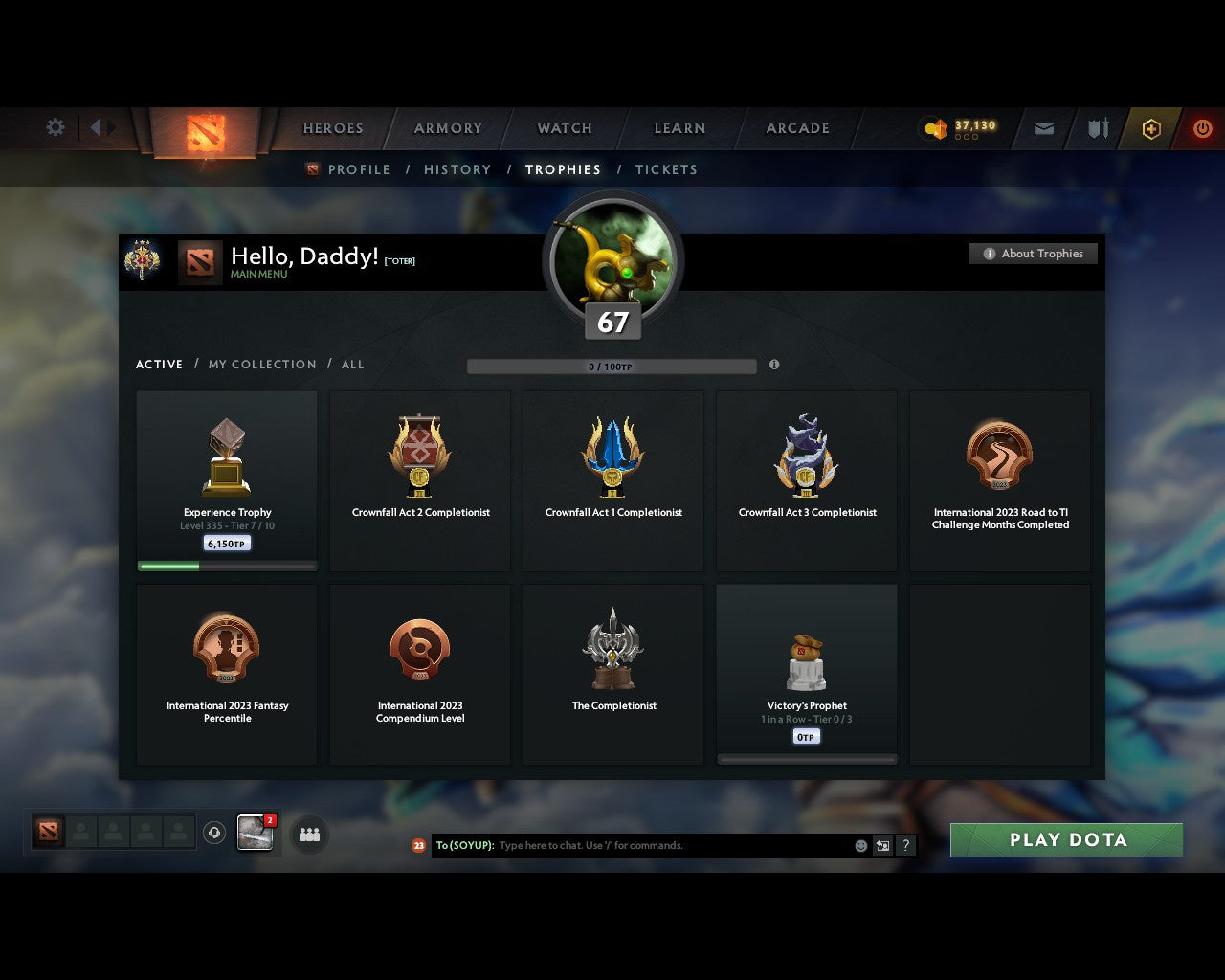Click the back arrow beside the gear
The height and width of the screenshot is (980, 1225).
click(x=93, y=126)
